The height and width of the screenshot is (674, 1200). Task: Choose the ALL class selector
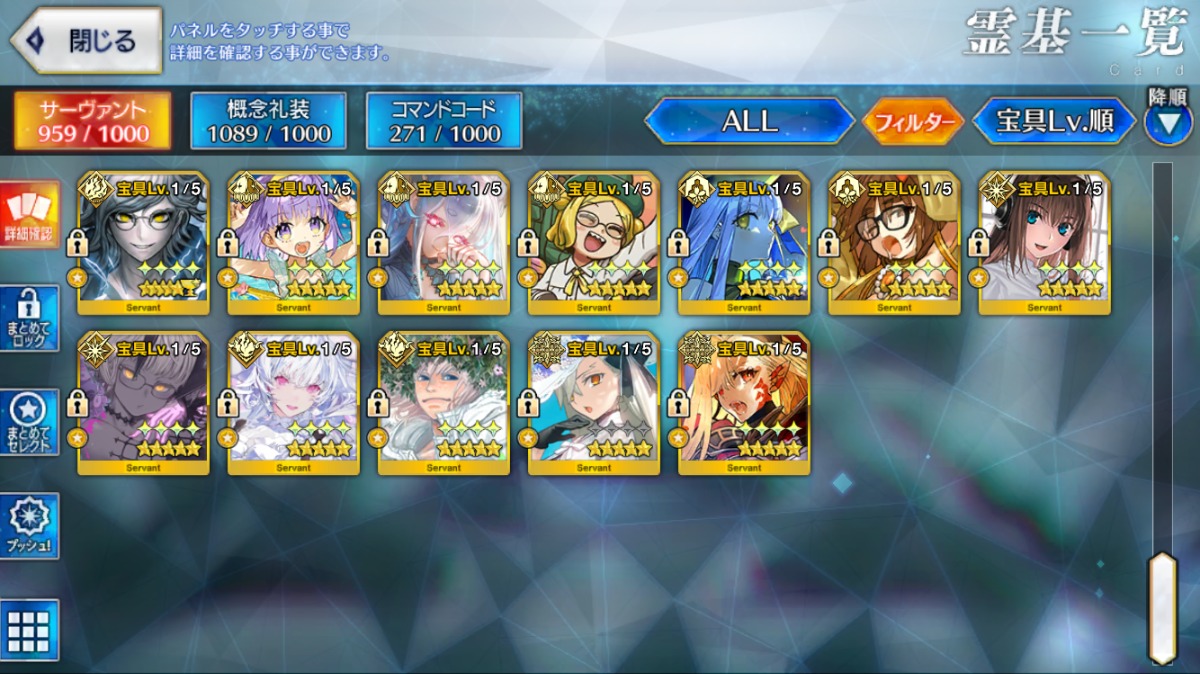click(750, 121)
